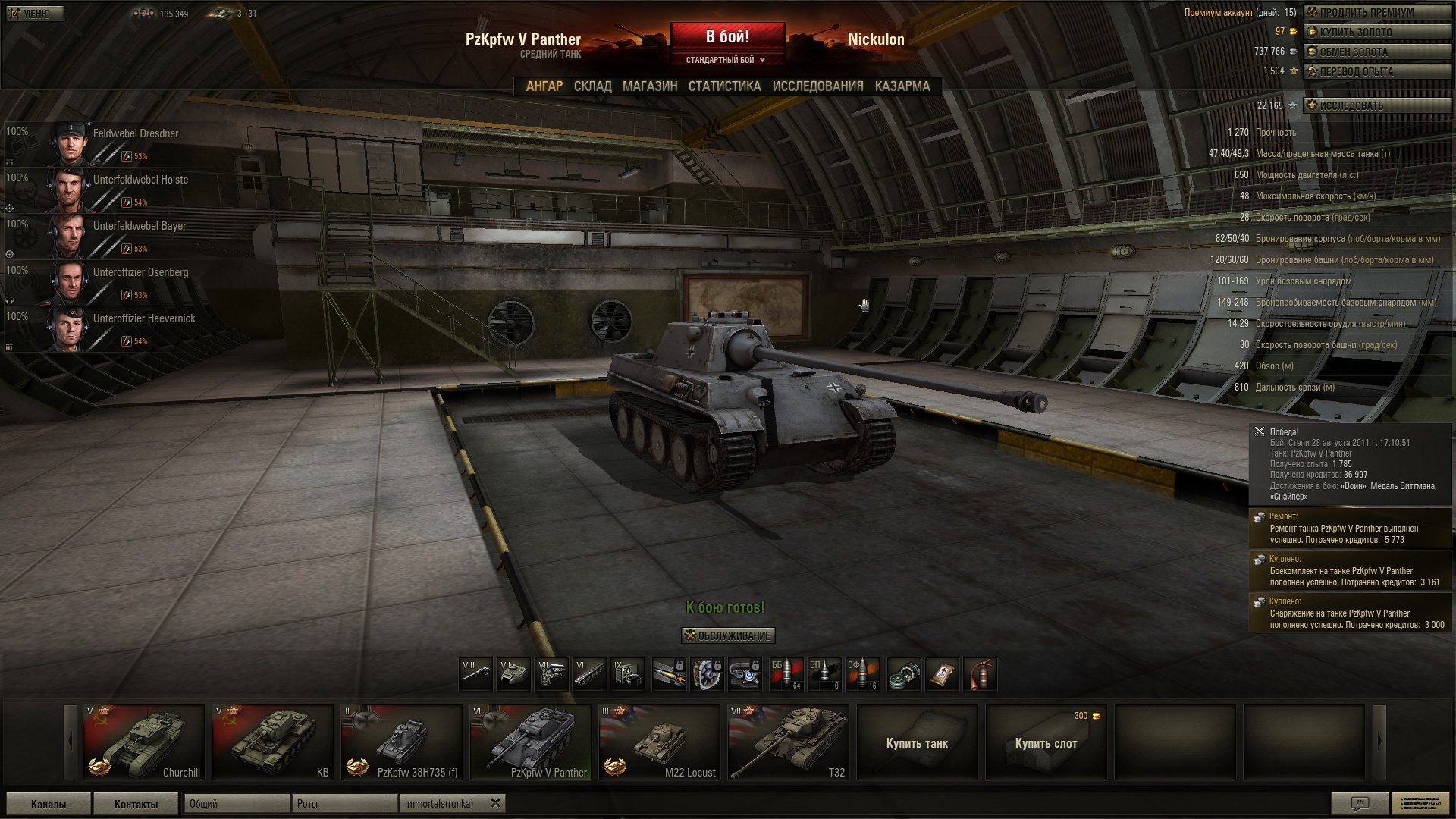Close the immortals(runka) chat tab
The height and width of the screenshot is (819, 1456).
(495, 803)
